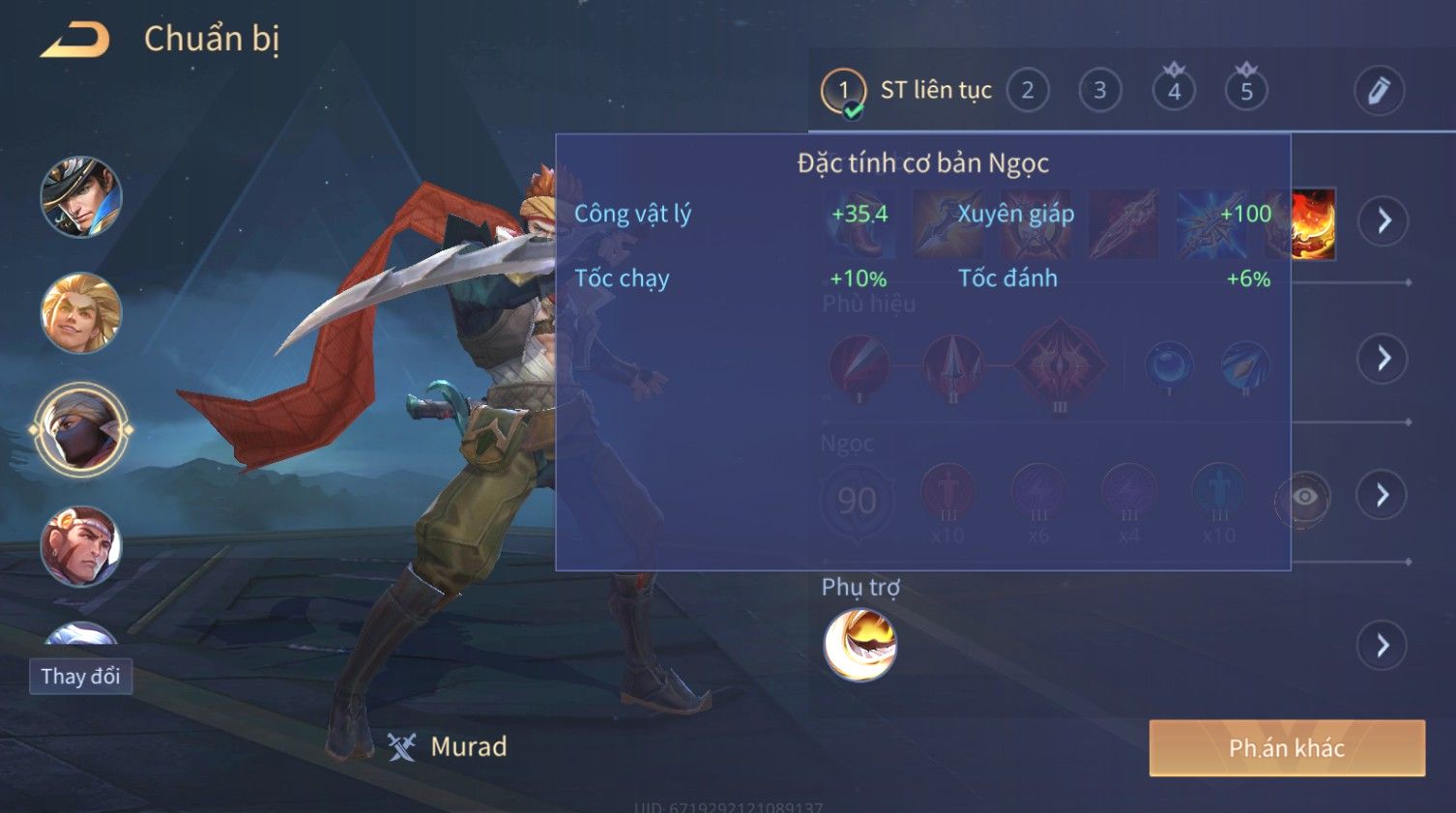The height and width of the screenshot is (813, 1456).
Task: Click the Thay đổi hero button
Action: pyautogui.click(x=80, y=676)
